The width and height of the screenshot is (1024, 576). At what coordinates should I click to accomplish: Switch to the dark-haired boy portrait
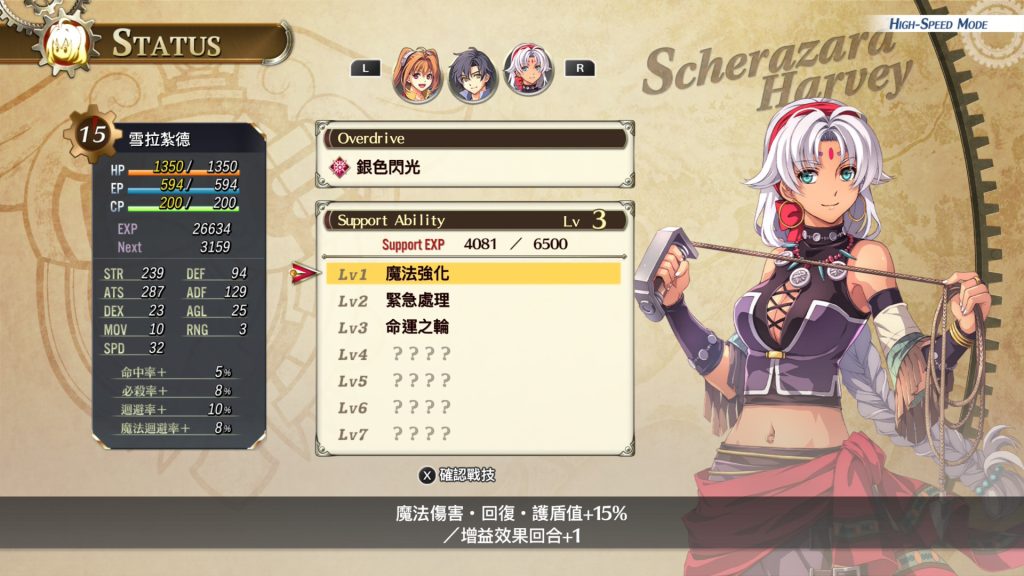[x=474, y=74]
